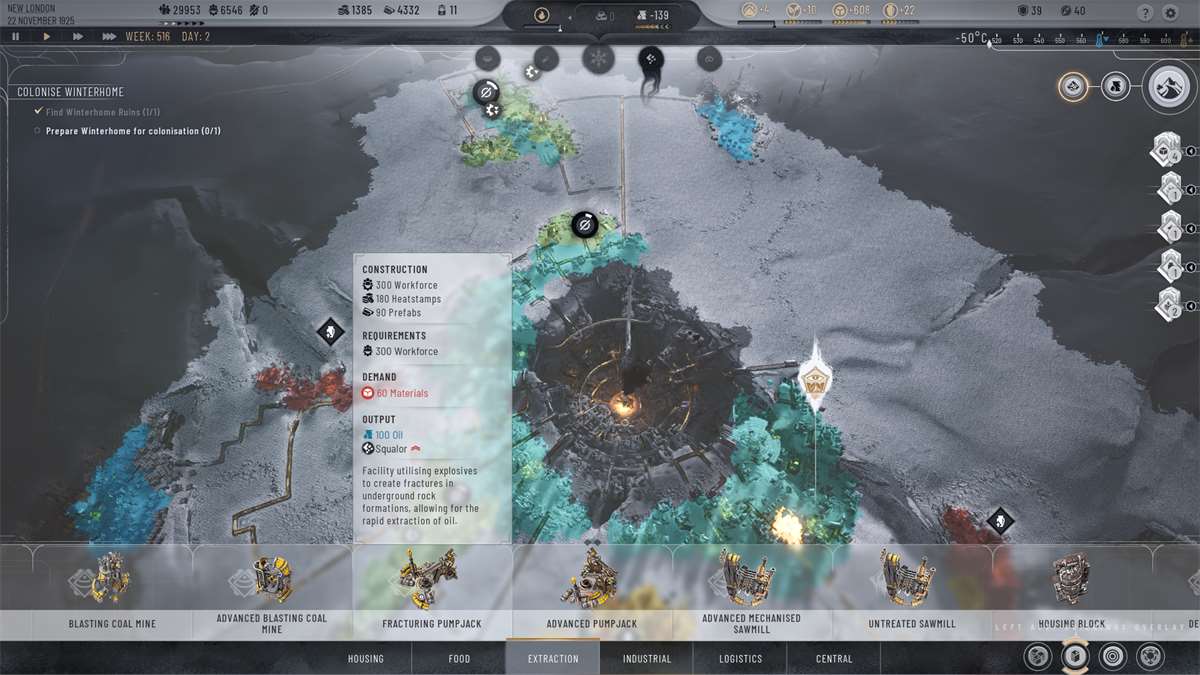The image size is (1200, 675).
Task: Set game speed to normal play
Action: pyautogui.click(x=46, y=37)
